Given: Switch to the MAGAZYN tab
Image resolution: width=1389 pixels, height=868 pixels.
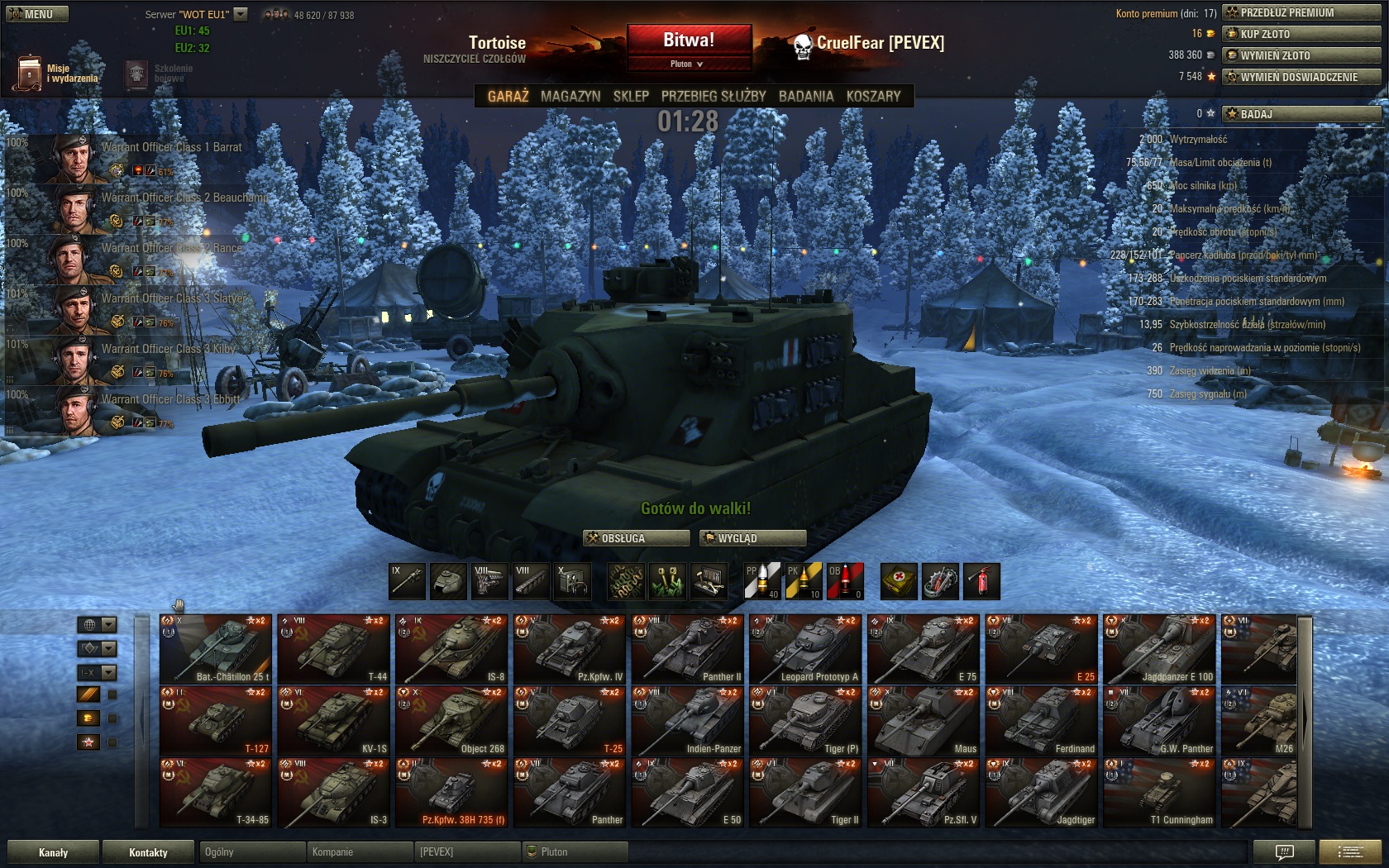Looking at the screenshot, I should (x=570, y=96).
